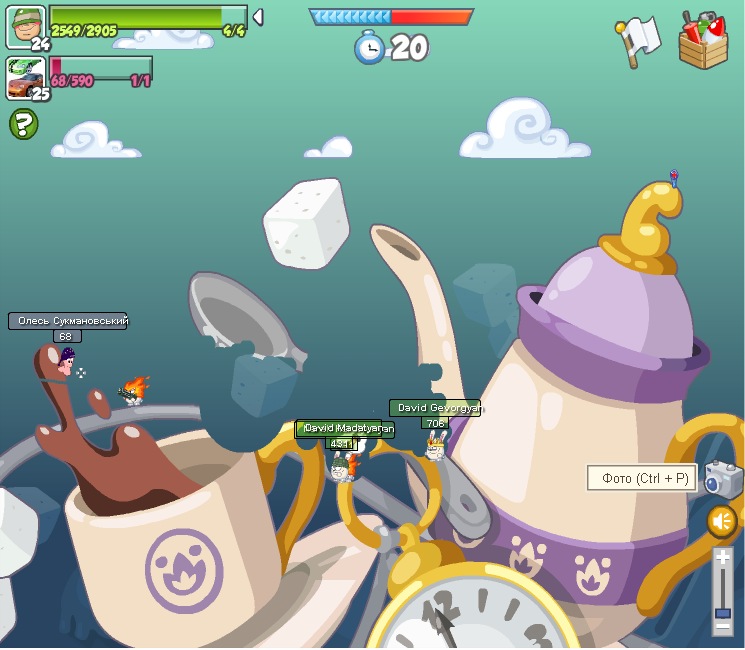Take a screenshot with the camera icon
This screenshot has height=650, width=745.
pos(722,478)
